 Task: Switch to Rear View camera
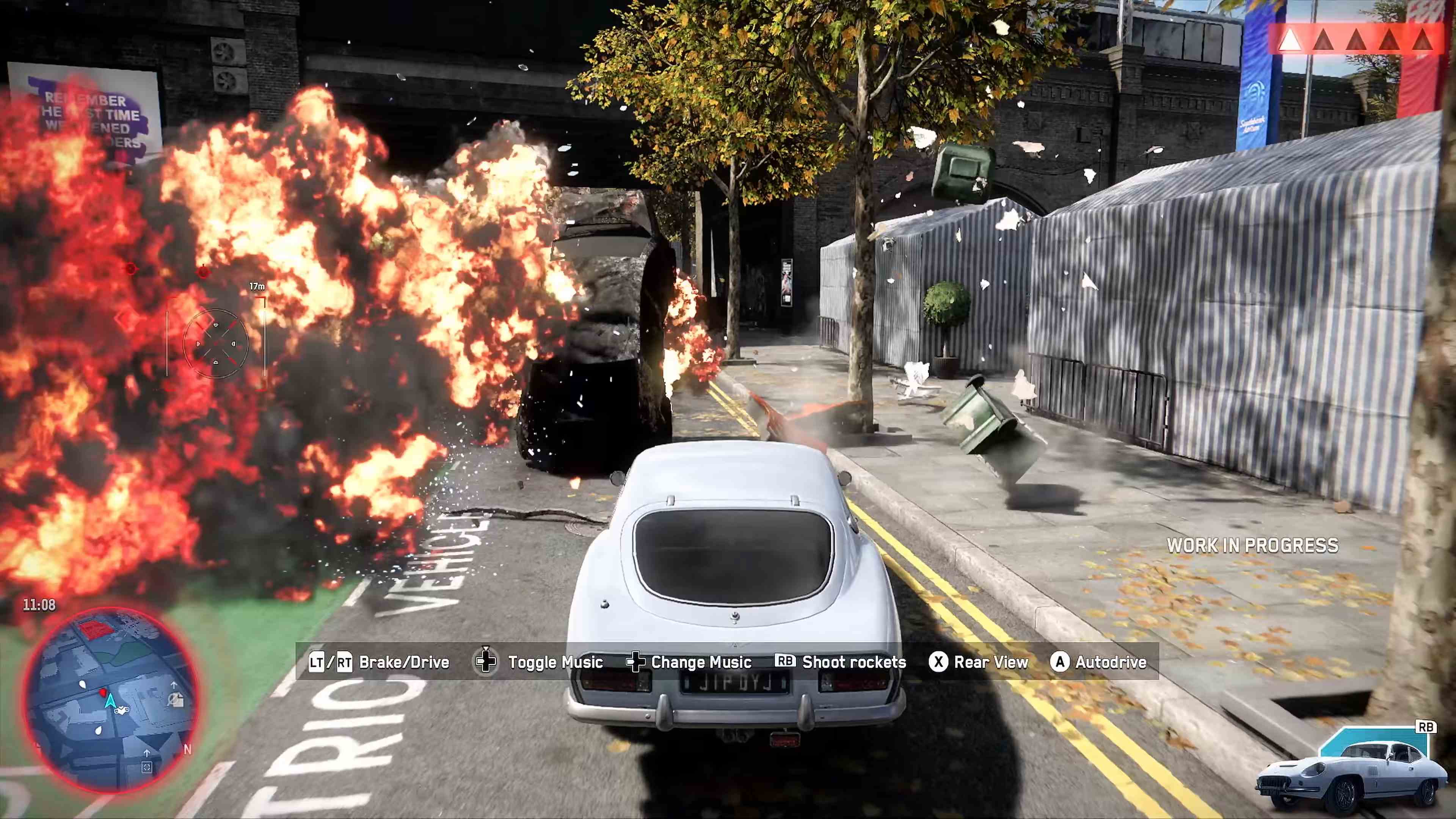[x=991, y=662]
